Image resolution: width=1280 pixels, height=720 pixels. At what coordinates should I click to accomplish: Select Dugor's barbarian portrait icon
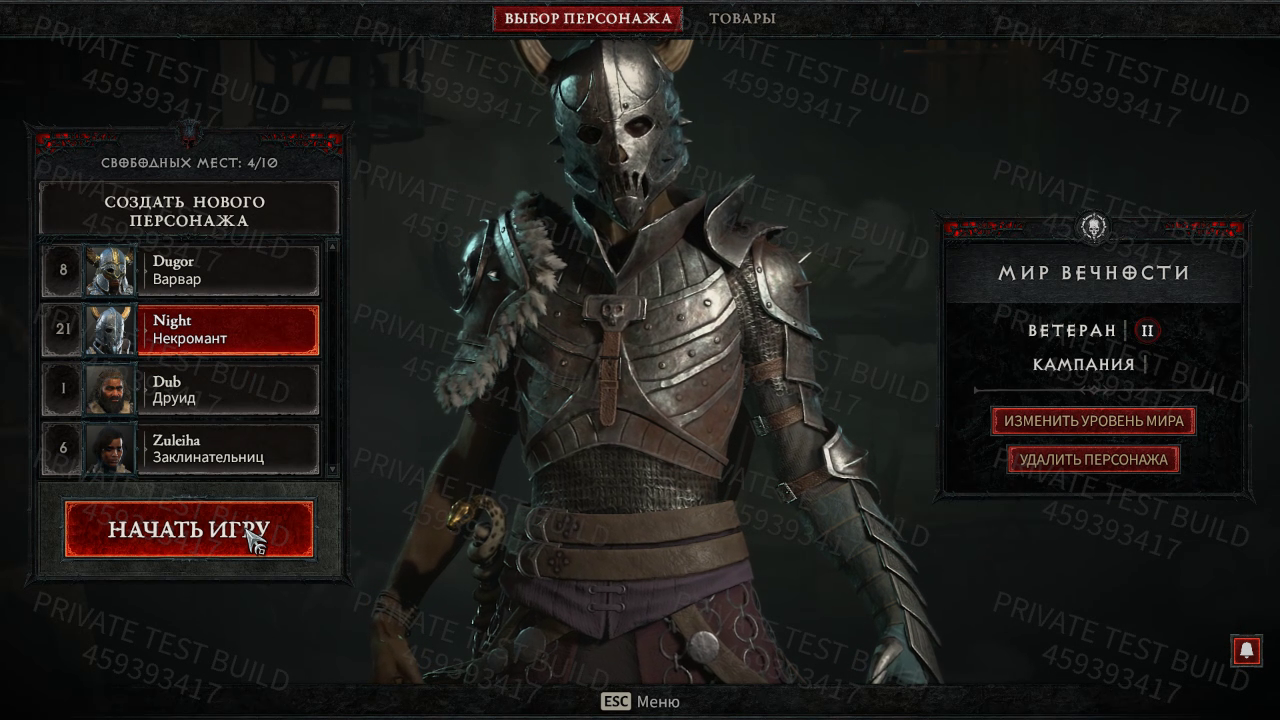point(111,270)
